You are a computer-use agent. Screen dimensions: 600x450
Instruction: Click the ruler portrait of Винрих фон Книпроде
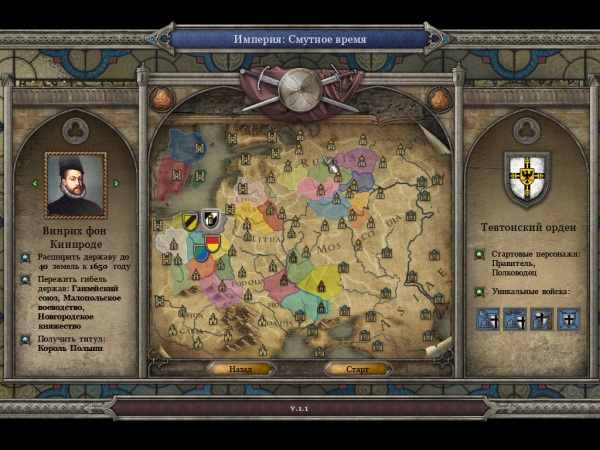coord(76,184)
